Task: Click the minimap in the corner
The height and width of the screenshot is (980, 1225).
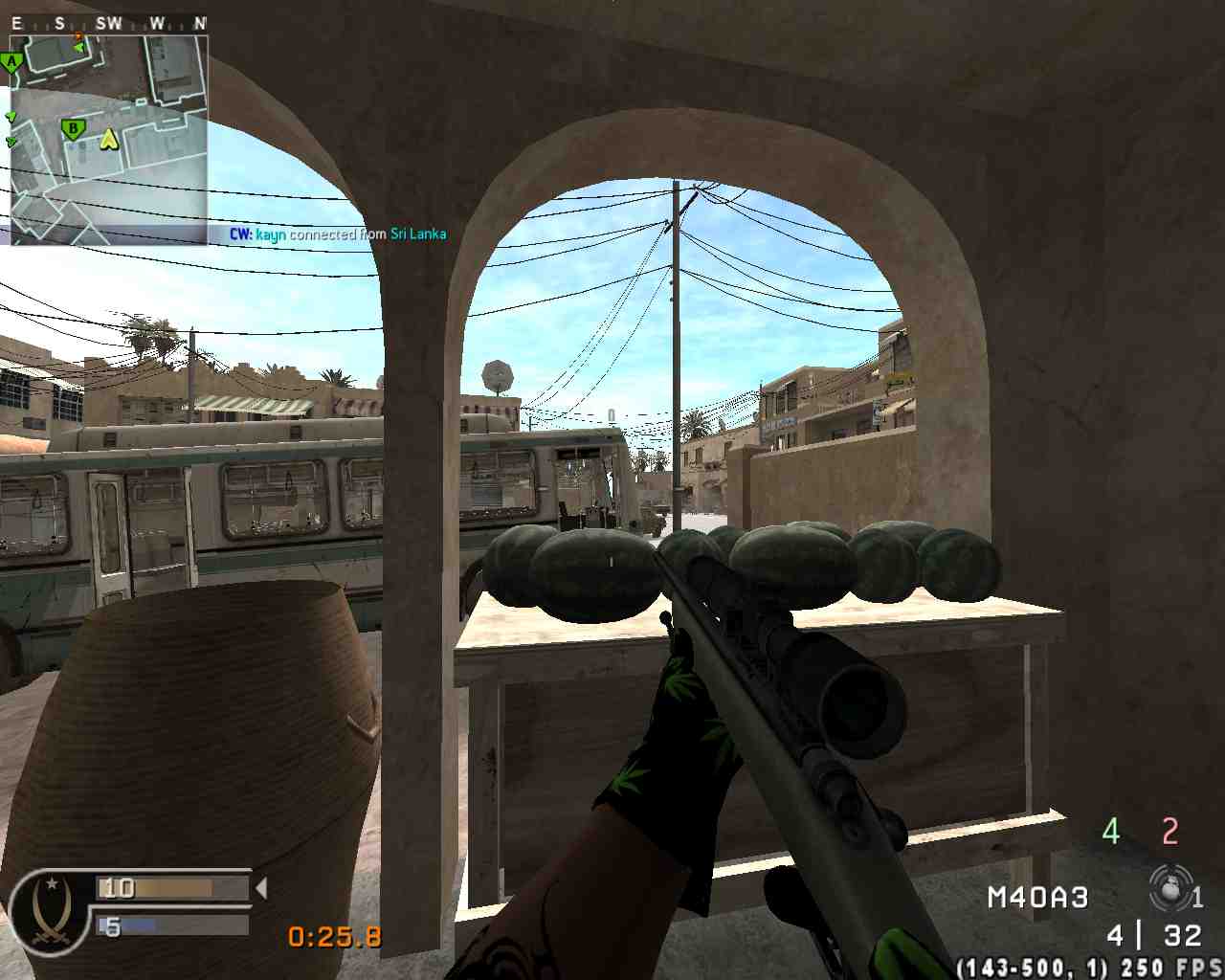Action: point(108,140)
